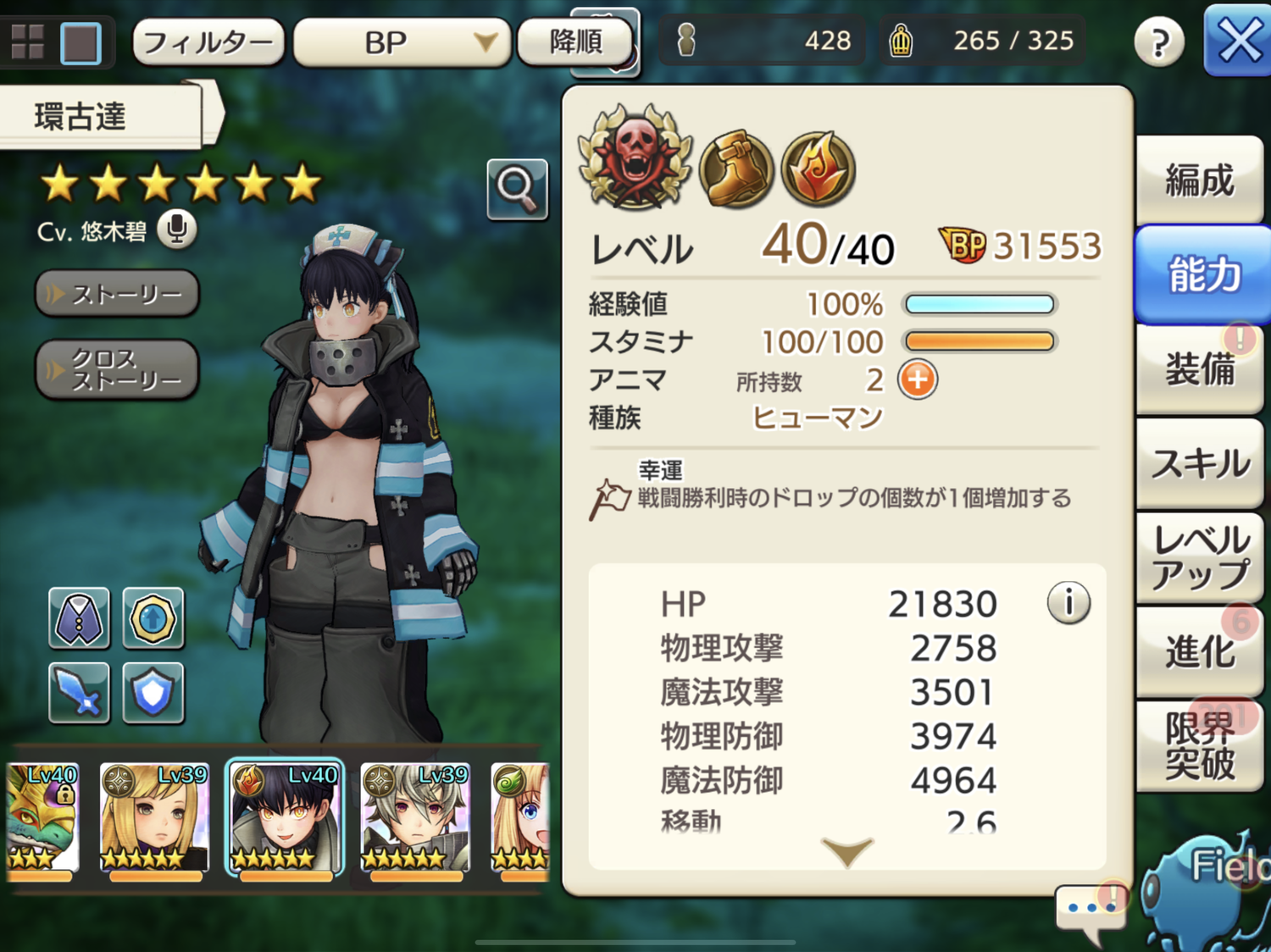
Task: Open the 装備 equipment tab
Action: (1199, 369)
